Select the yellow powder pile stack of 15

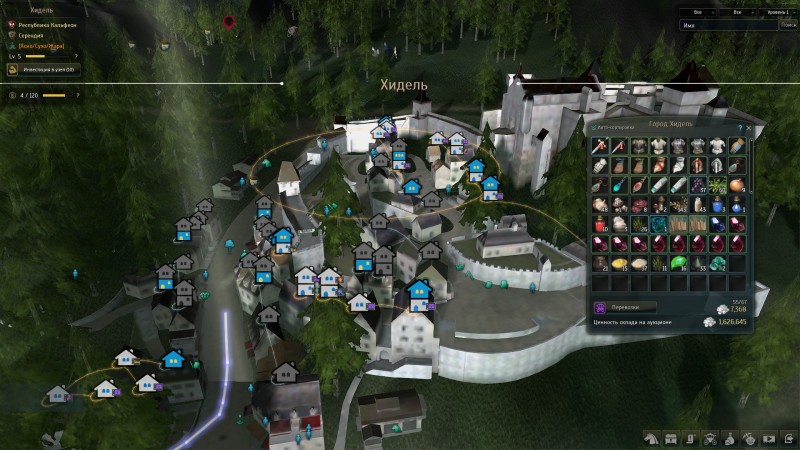[x=620, y=262]
